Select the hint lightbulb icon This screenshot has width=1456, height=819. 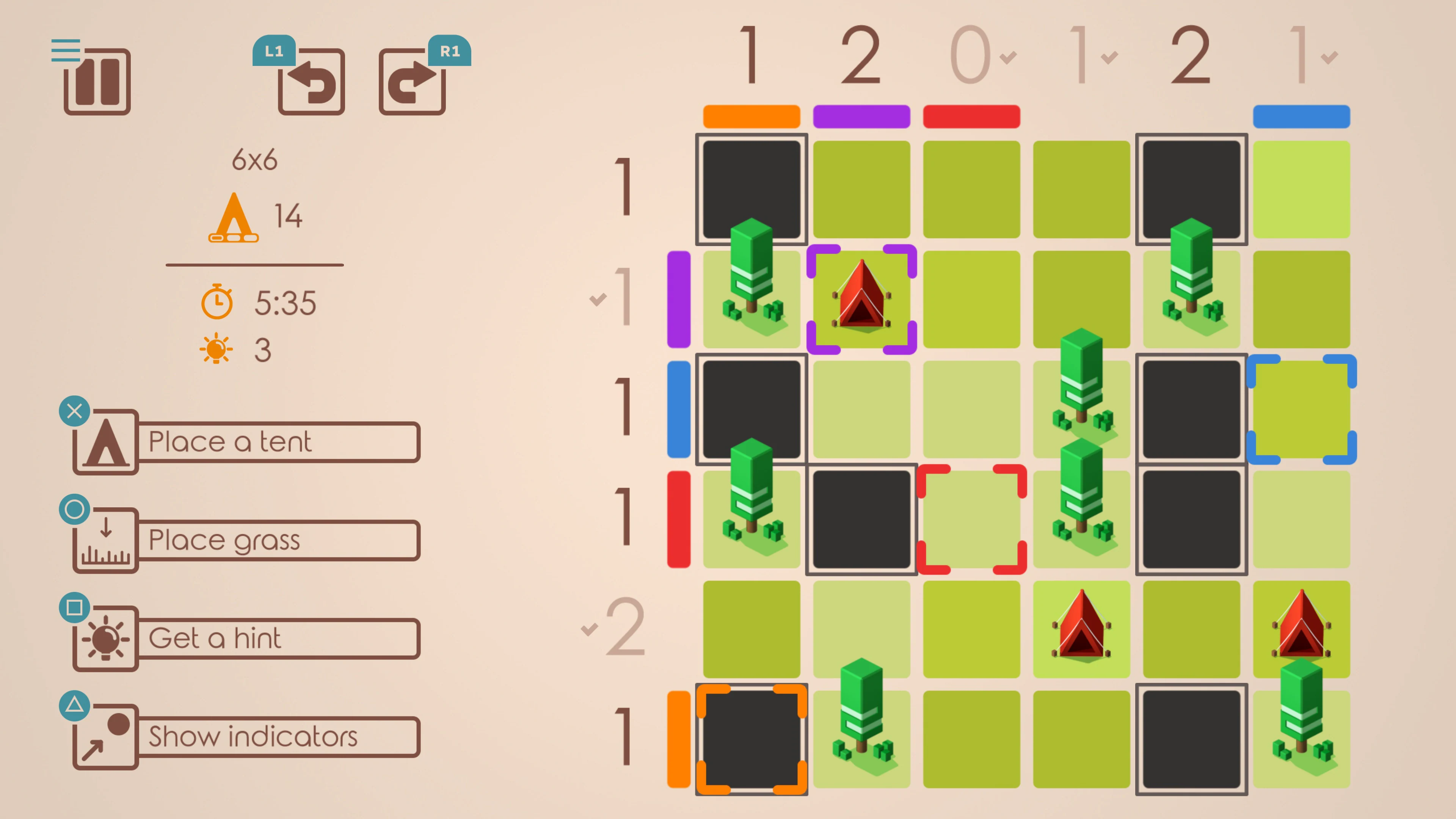point(105,638)
